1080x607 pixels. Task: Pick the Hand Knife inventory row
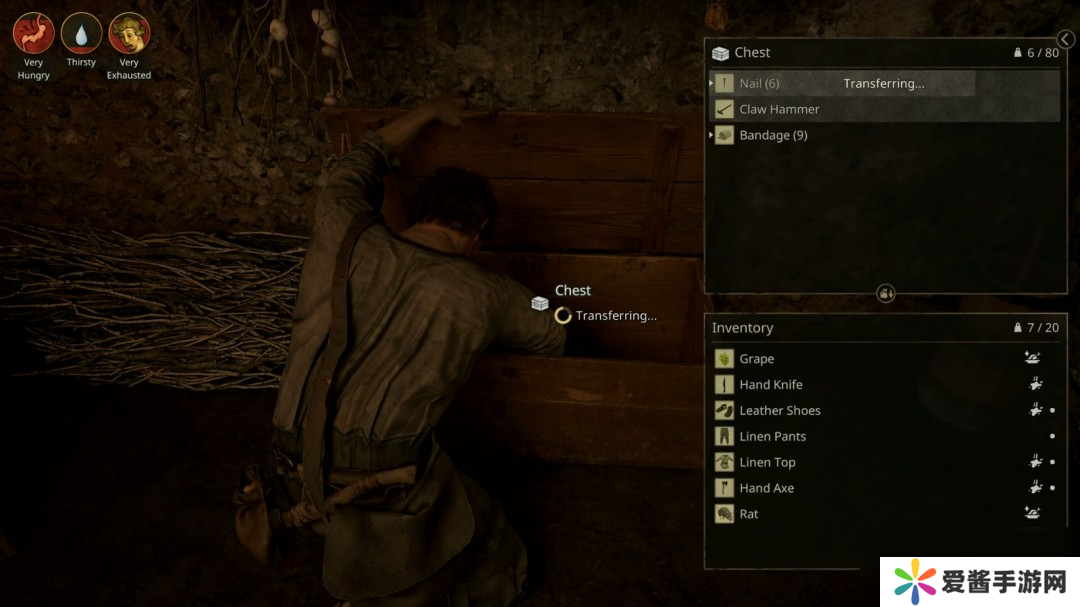(x=771, y=385)
